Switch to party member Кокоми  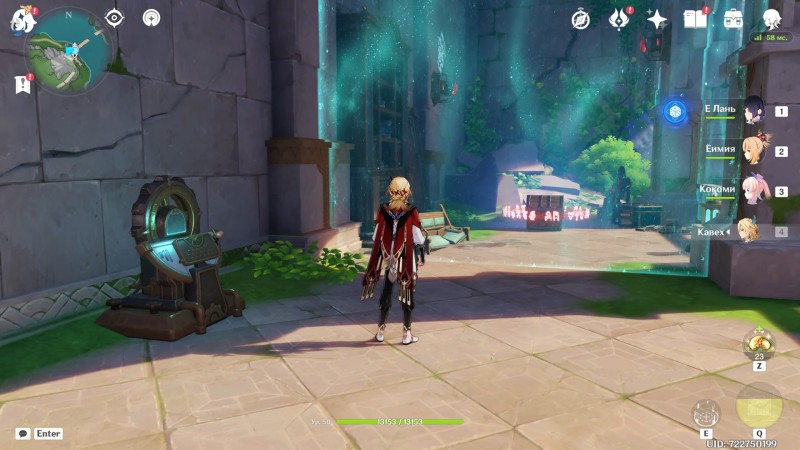point(752,191)
